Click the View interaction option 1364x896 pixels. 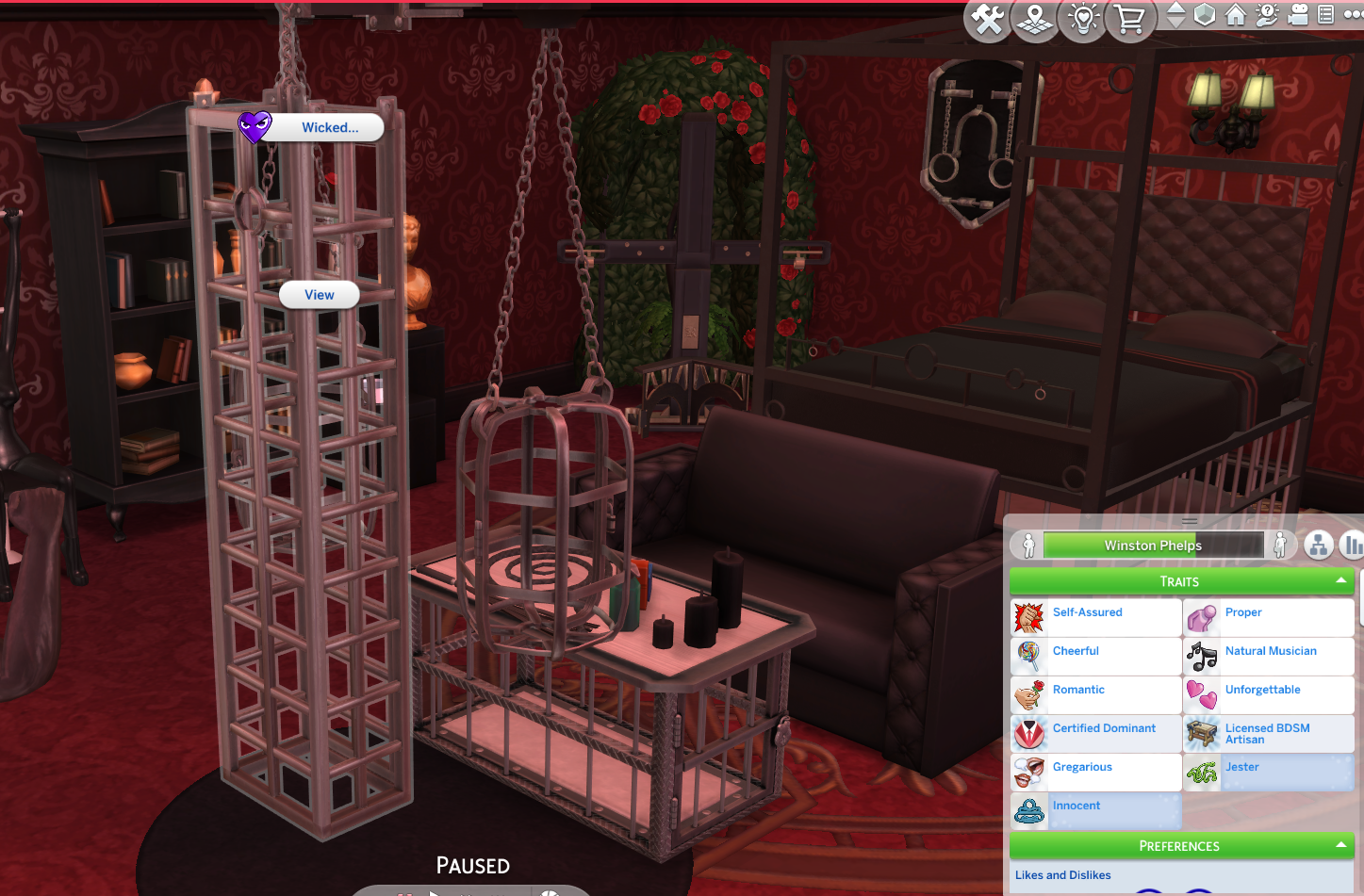tap(319, 295)
